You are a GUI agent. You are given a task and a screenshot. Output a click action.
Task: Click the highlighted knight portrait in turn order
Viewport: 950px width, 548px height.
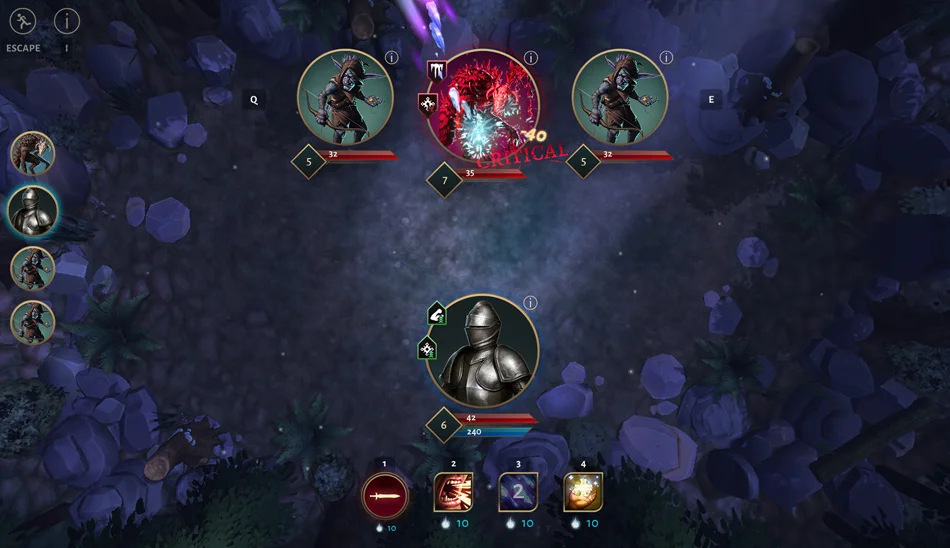click(x=32, y=210)
